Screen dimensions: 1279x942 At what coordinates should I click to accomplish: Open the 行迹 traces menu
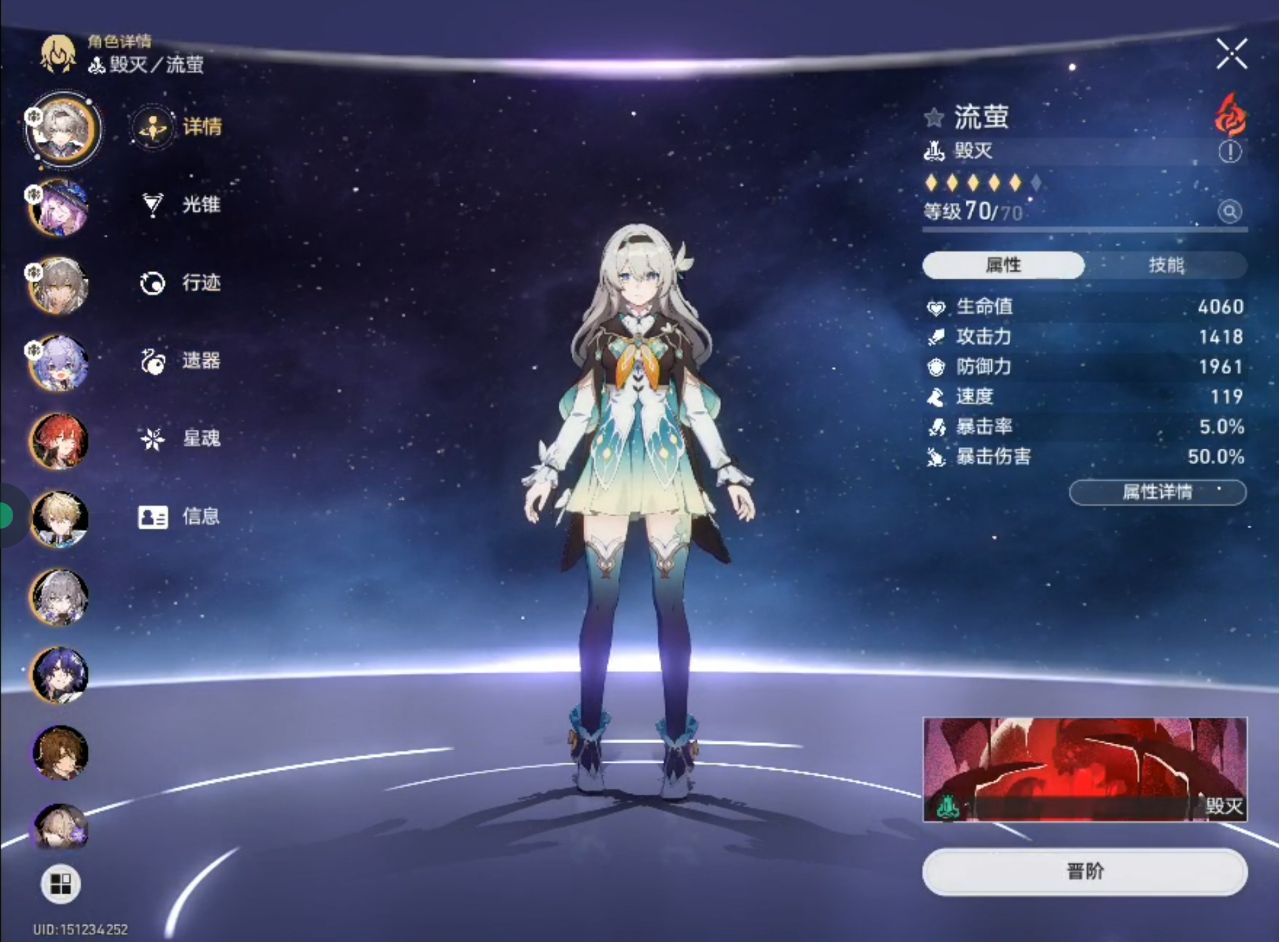coord(181,283)
